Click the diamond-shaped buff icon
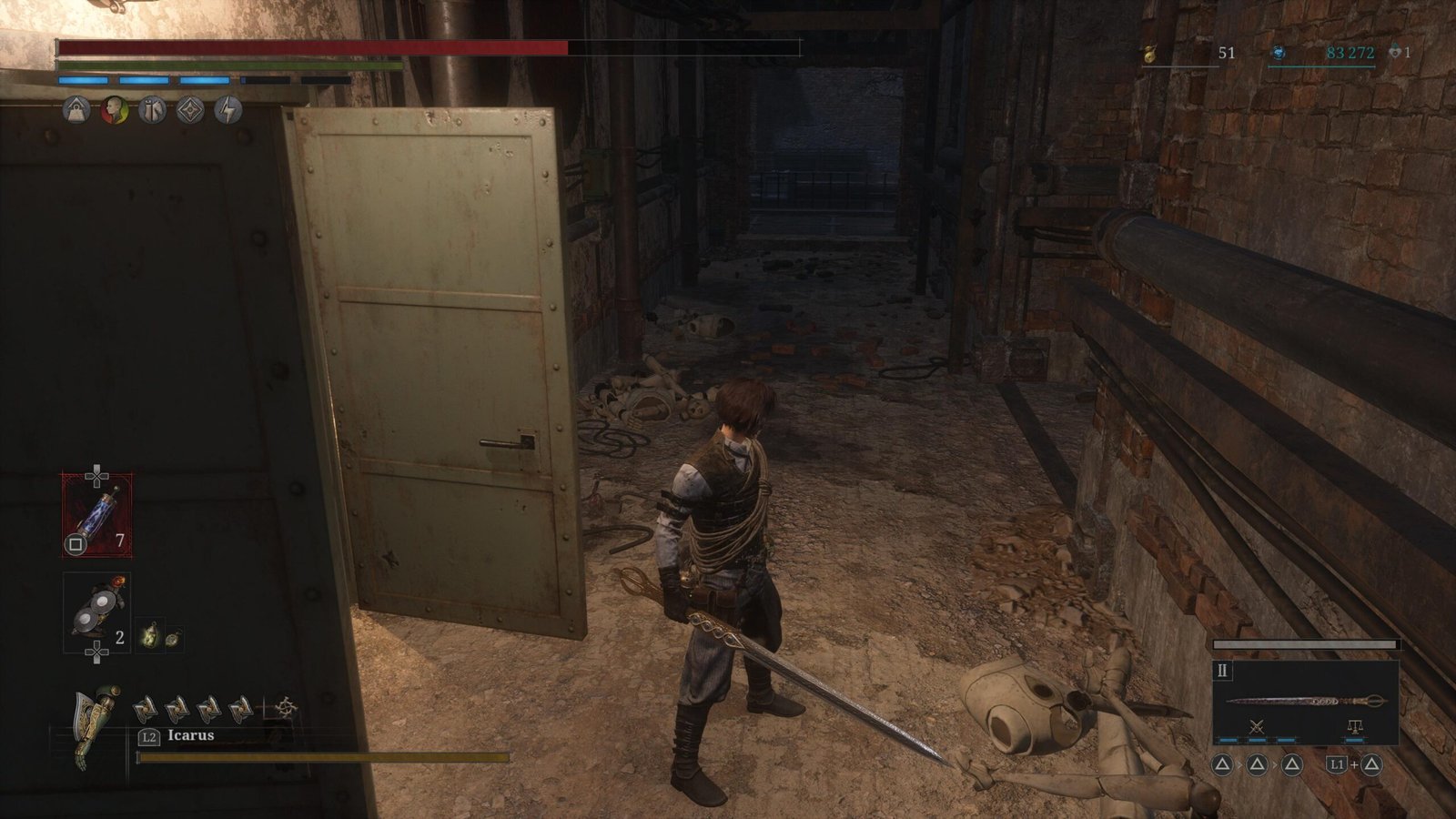Viewport: 1456px width, 819px height. [189, 111]
